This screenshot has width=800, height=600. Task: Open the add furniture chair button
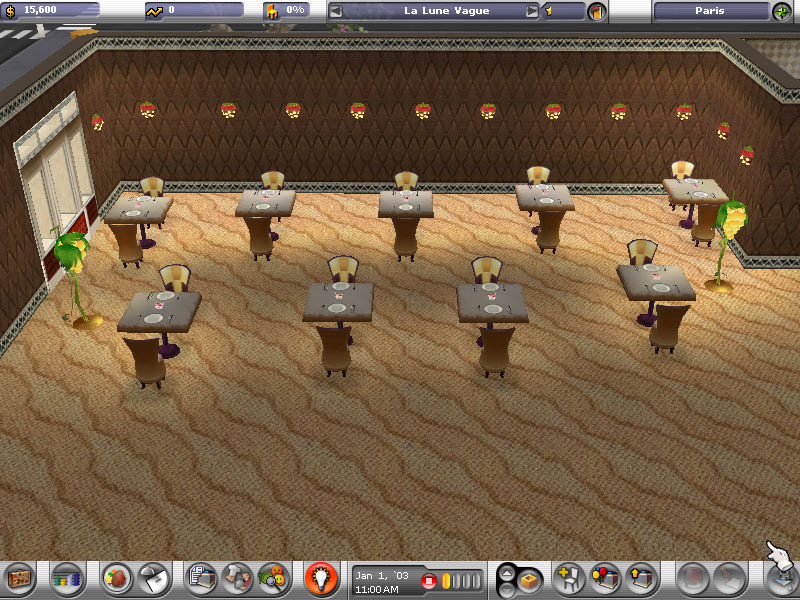[x=570, y=577]
